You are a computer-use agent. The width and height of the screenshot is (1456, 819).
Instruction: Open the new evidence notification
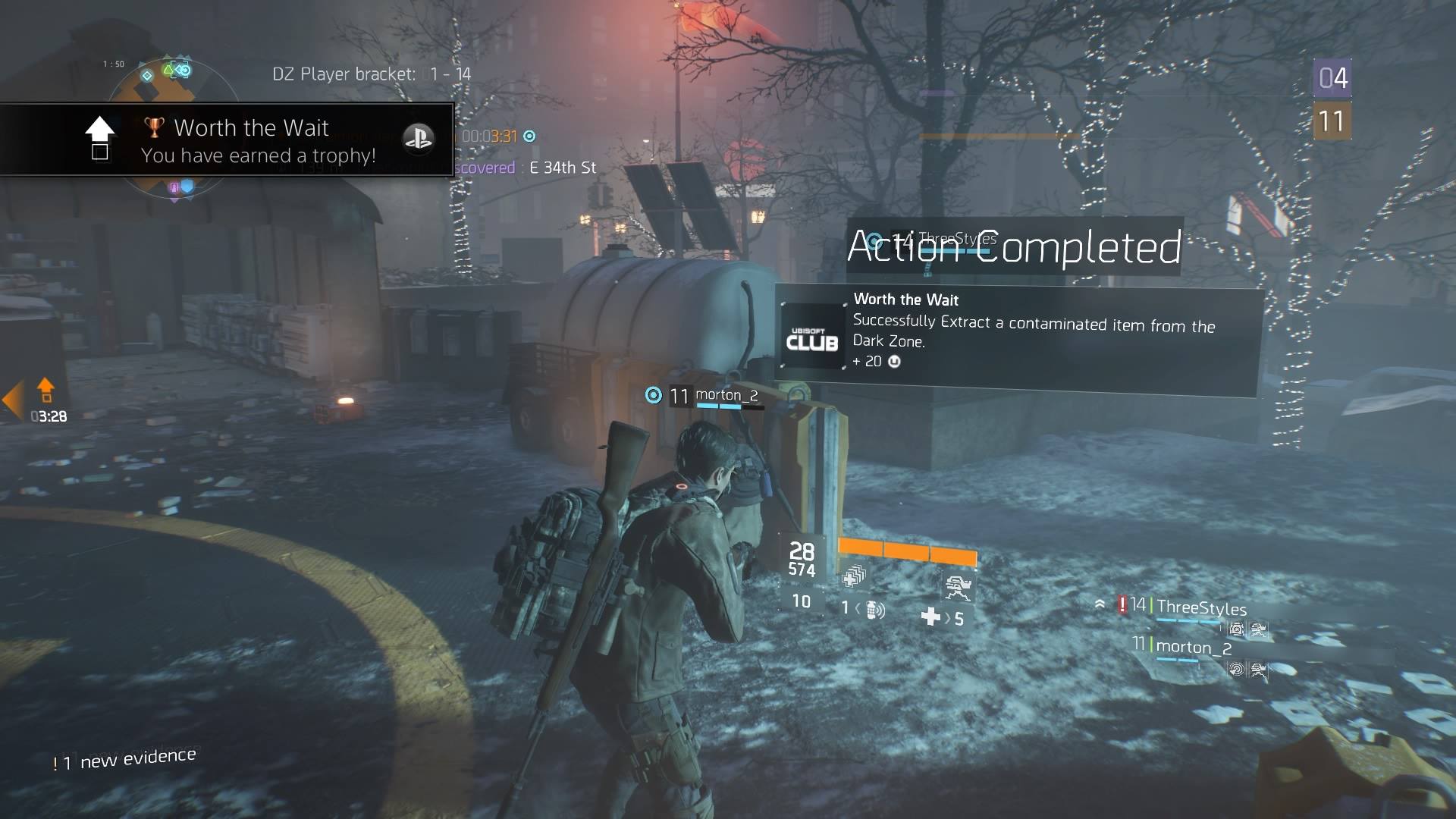pos(125,759)
